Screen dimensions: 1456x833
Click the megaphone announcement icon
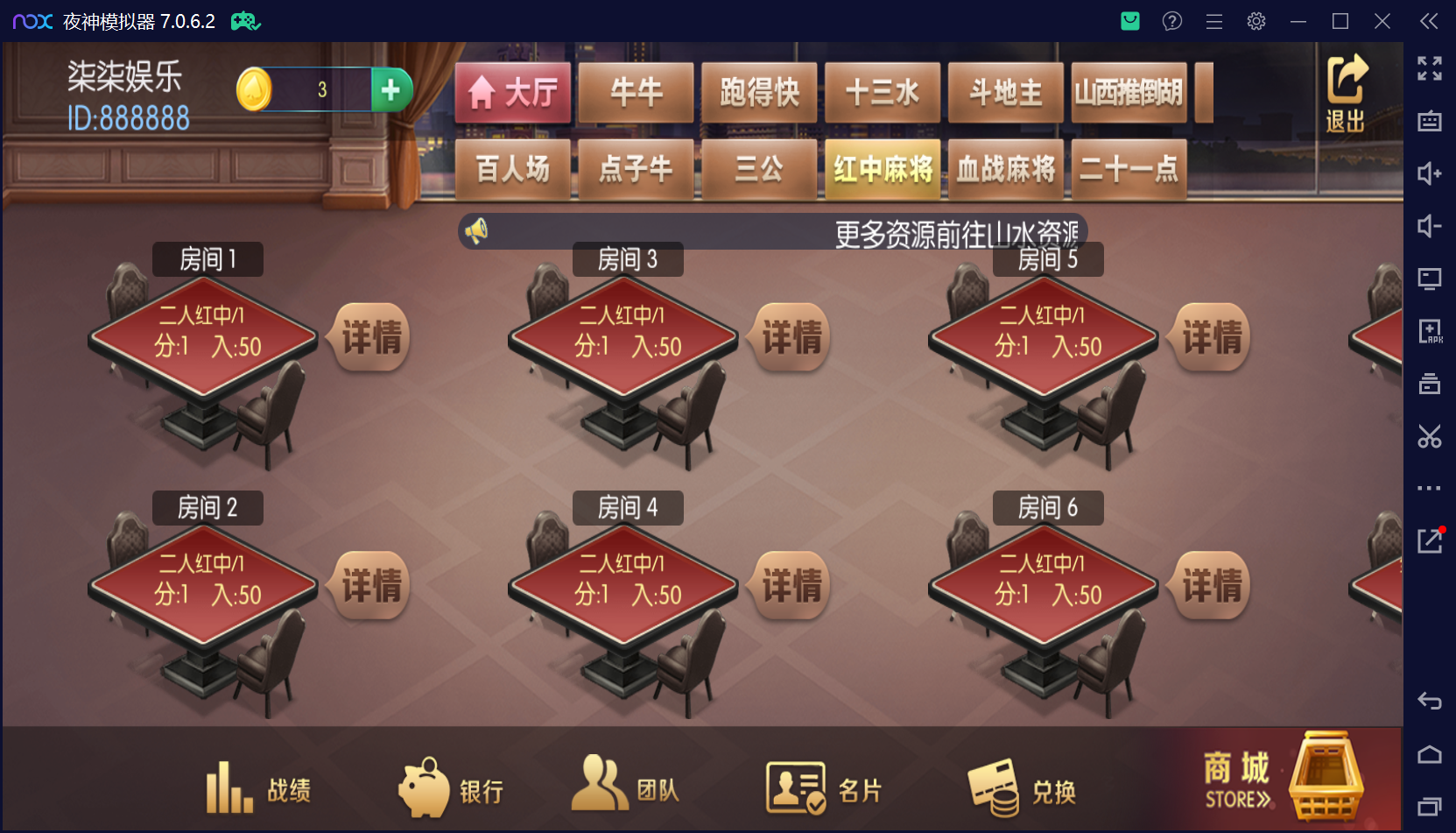point(475,229)
